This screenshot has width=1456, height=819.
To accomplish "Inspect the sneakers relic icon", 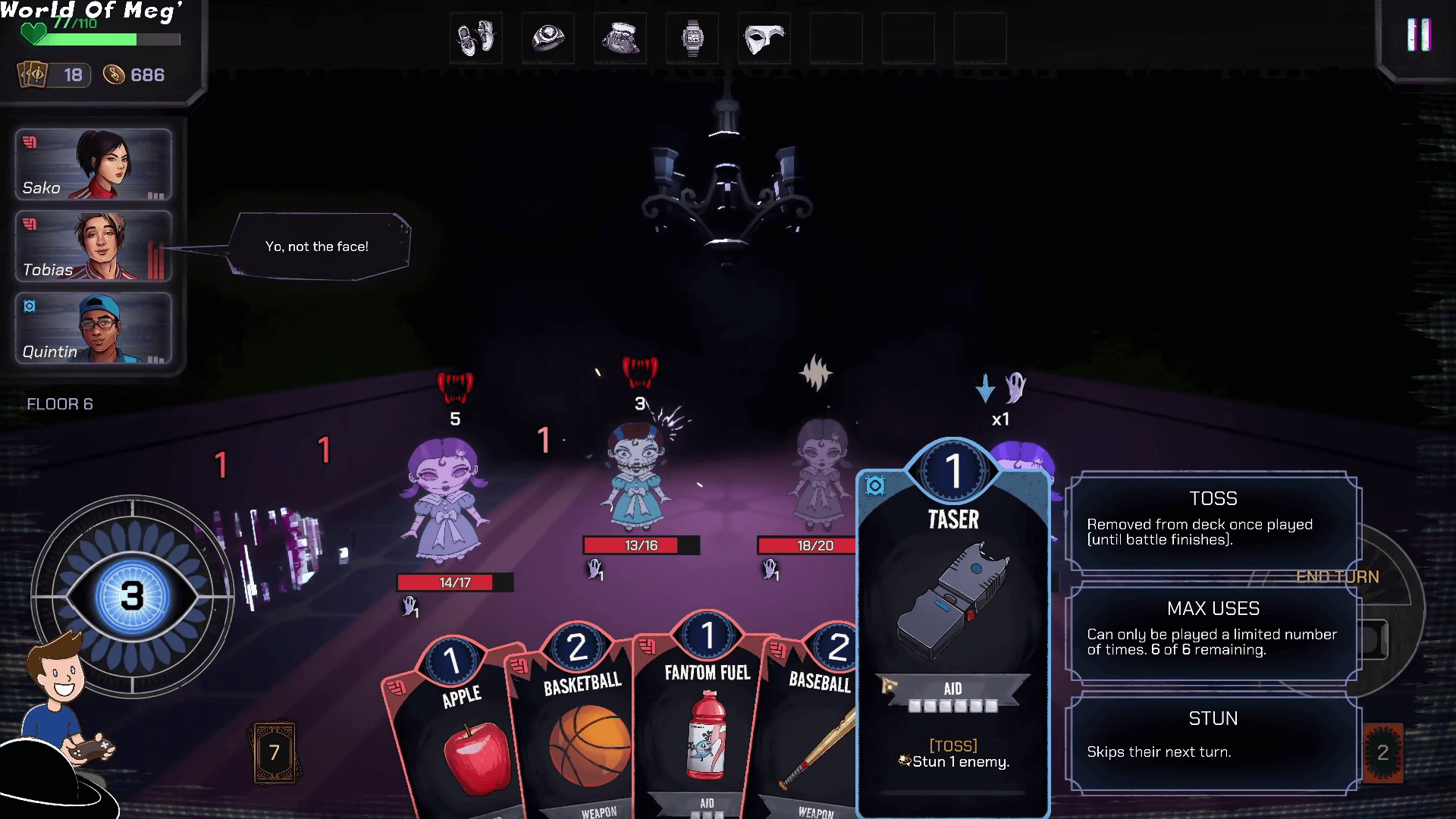I will tap(475, 37).
